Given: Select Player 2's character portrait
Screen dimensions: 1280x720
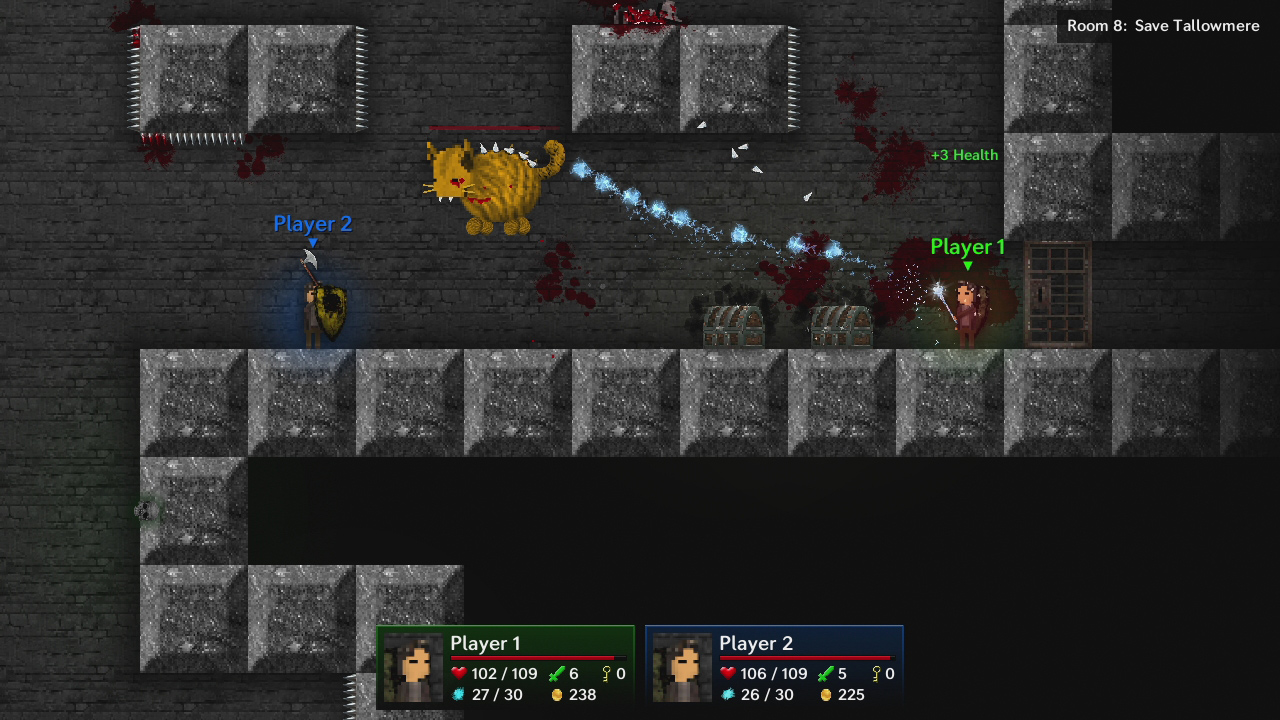Looking at the screenshot, I should [x=681, y=666].
